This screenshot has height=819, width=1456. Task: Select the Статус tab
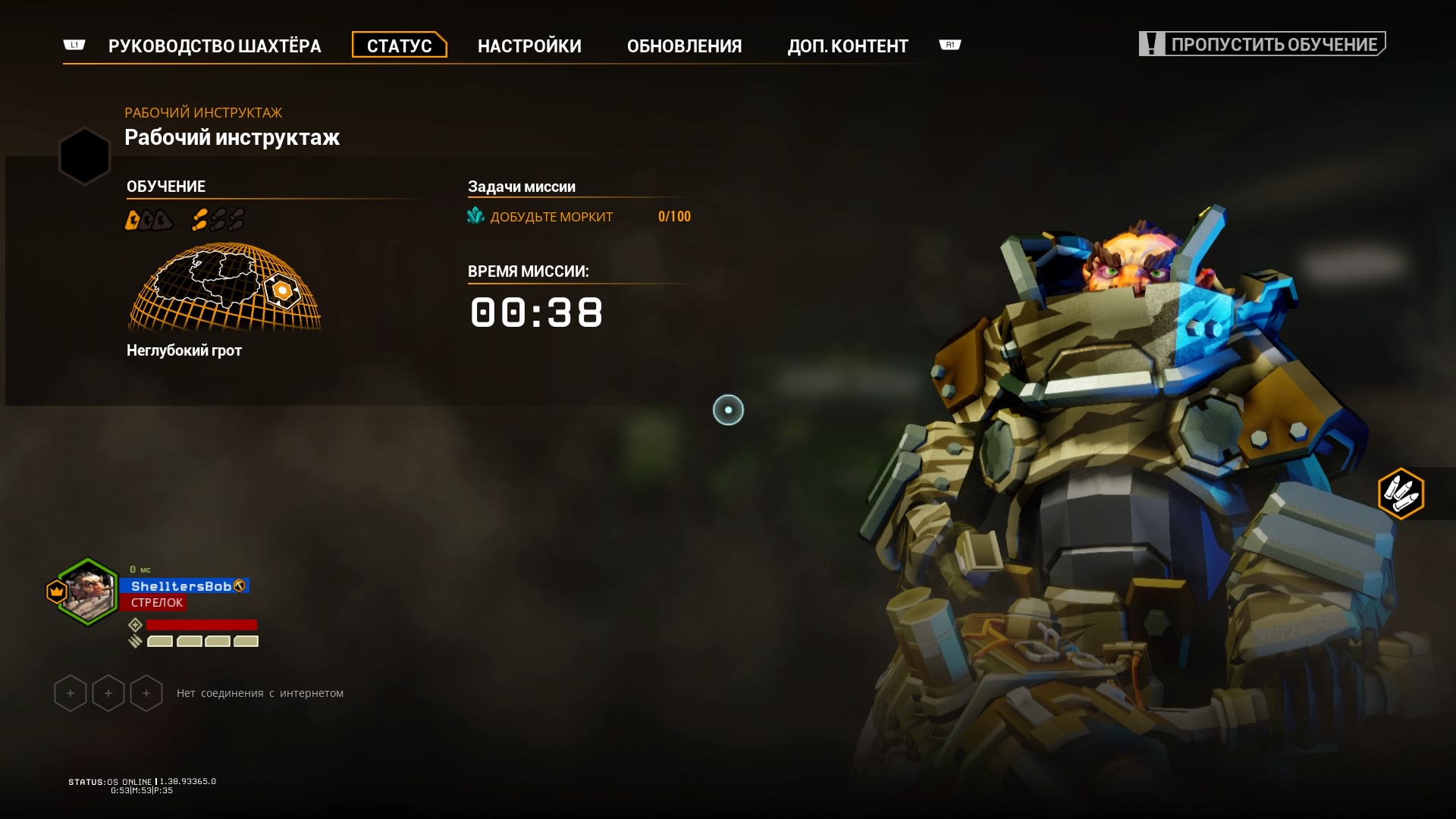399,45
